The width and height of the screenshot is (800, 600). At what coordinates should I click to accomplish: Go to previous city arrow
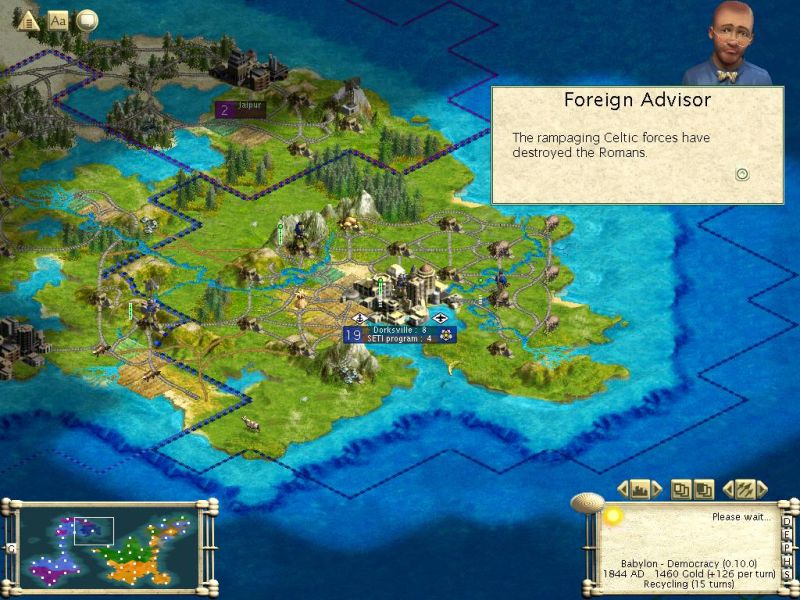click(624, 489)
